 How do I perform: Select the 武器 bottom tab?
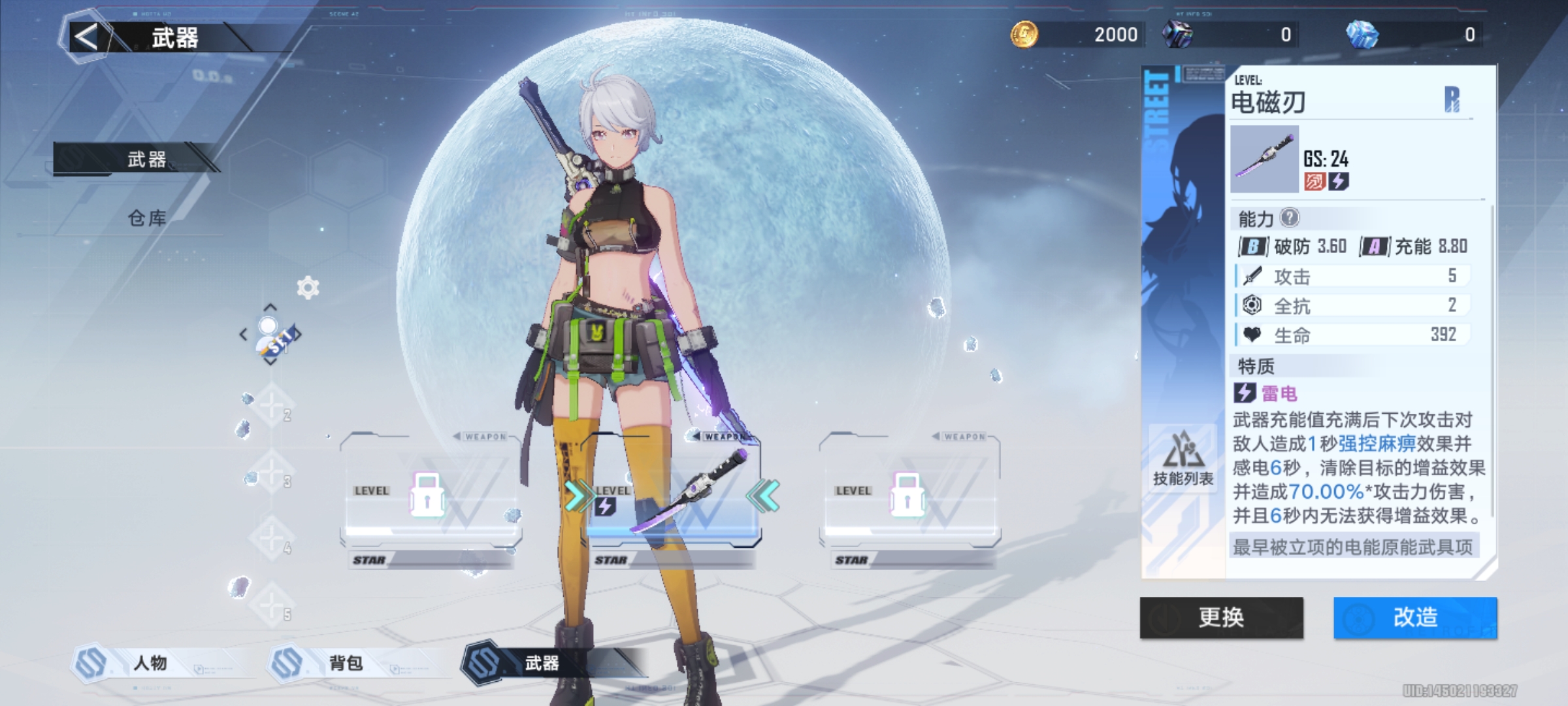pos(542,663)
